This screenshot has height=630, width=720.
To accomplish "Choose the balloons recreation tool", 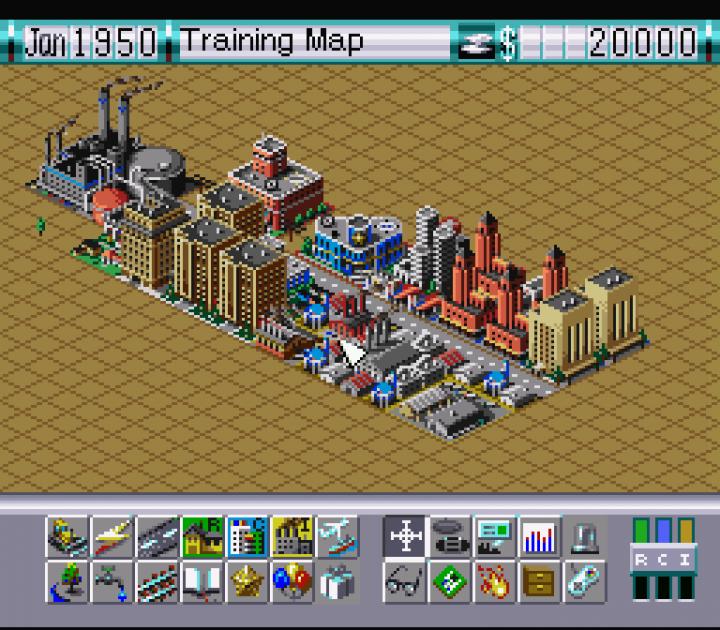I will [x=292, y=581].
